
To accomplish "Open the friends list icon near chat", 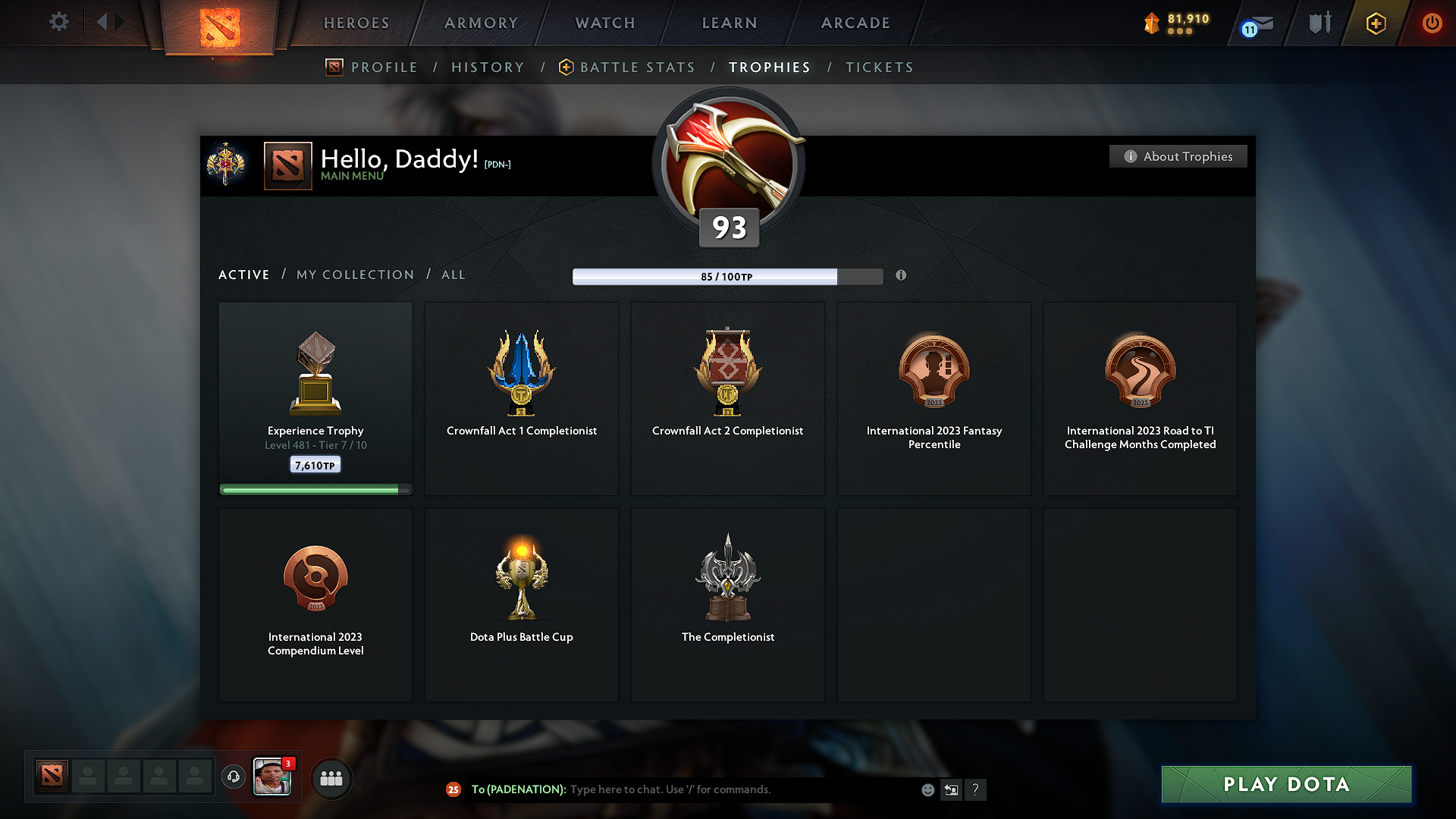I will pyautogui.click(x=331, y=778).
